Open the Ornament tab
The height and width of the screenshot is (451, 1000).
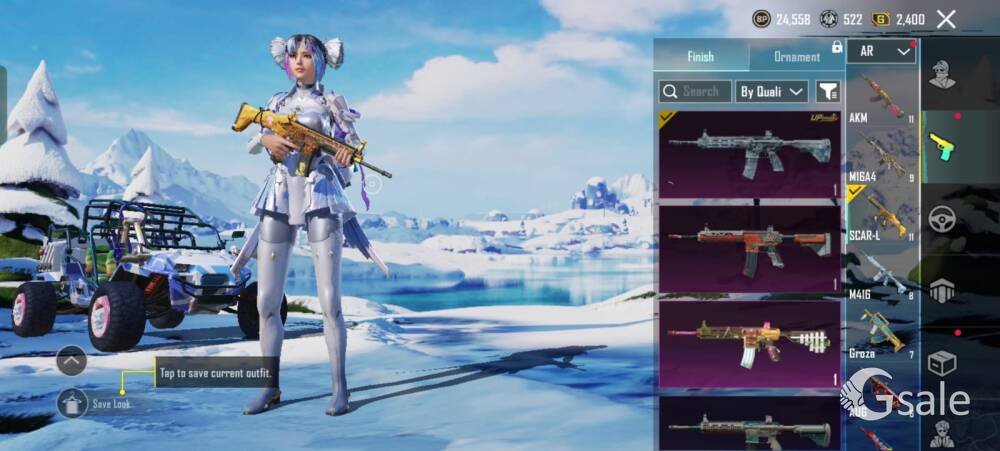[797, 57]
